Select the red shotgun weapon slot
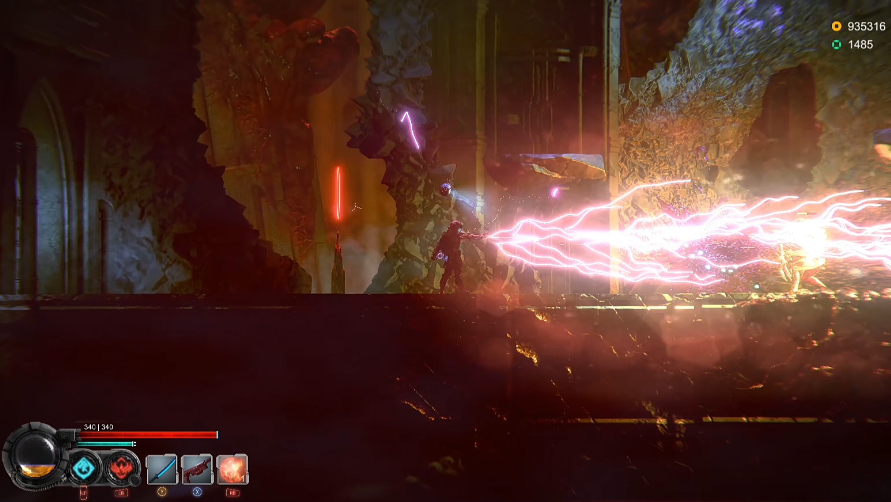The height and width of the screenshot is (502, 891). pyautogui.click(x=197, y=469)
